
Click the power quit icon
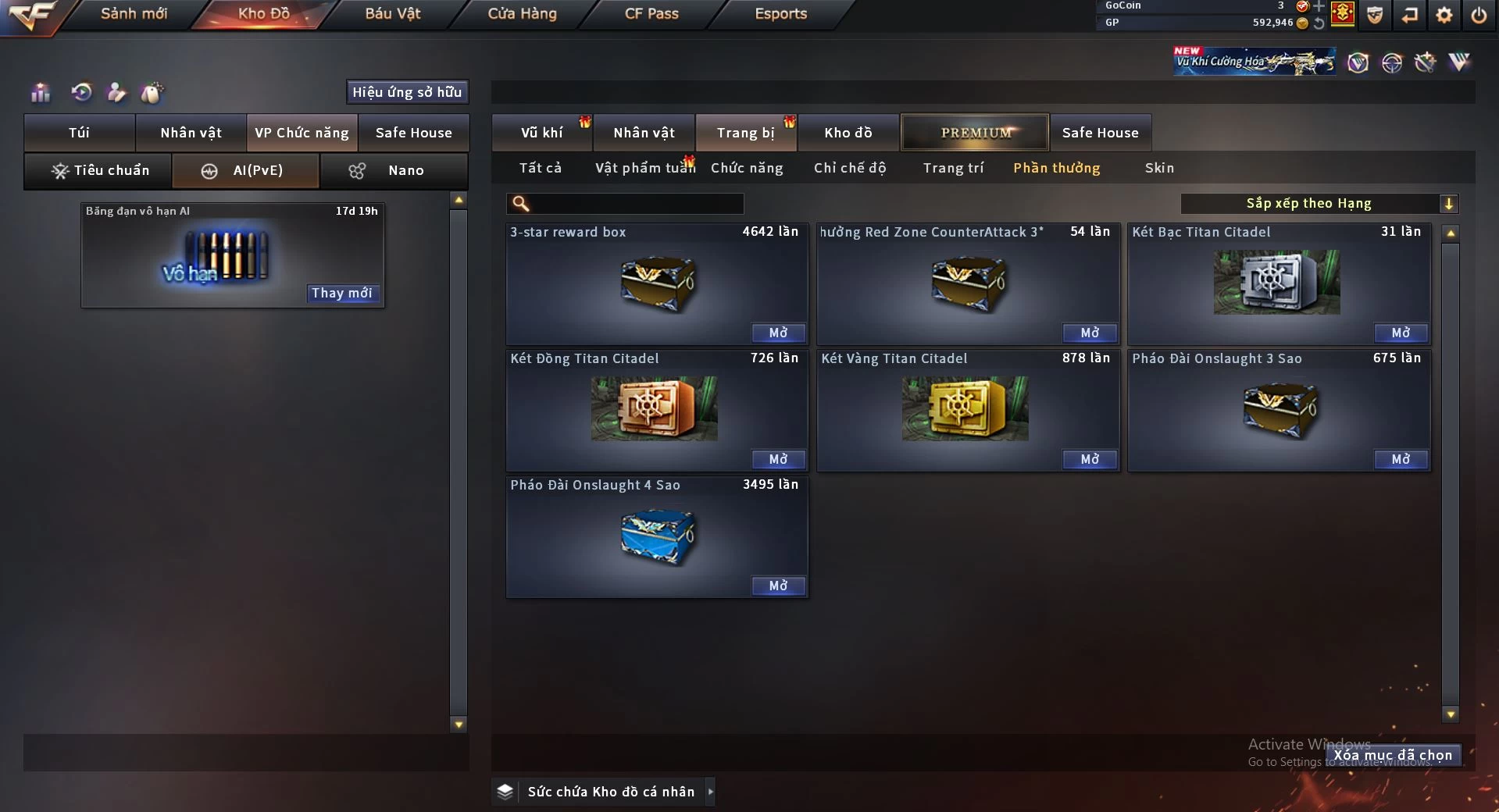coord(1479,15)
